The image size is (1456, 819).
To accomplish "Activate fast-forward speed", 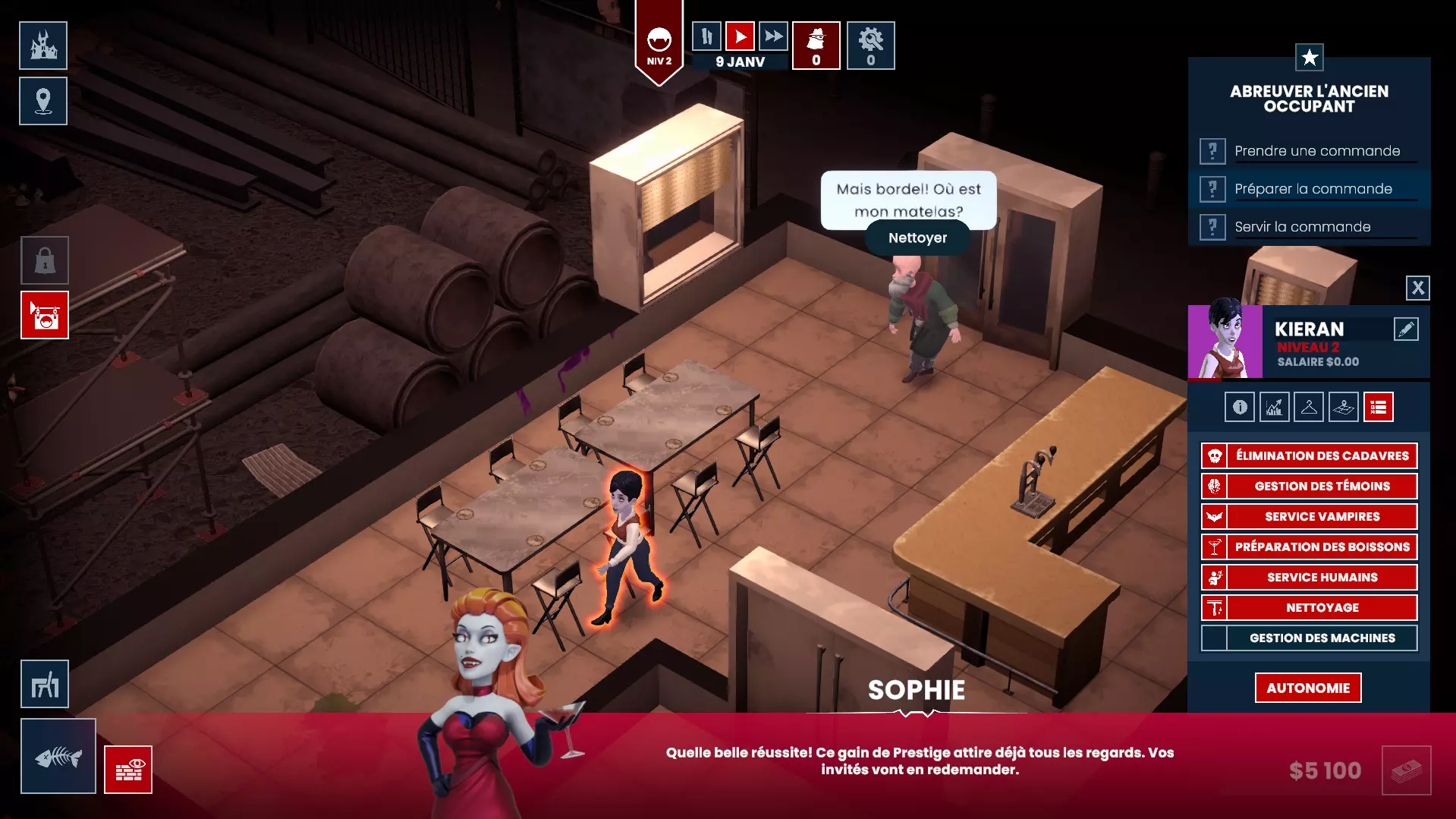I will pyautogui.click(x=773, y=36).
